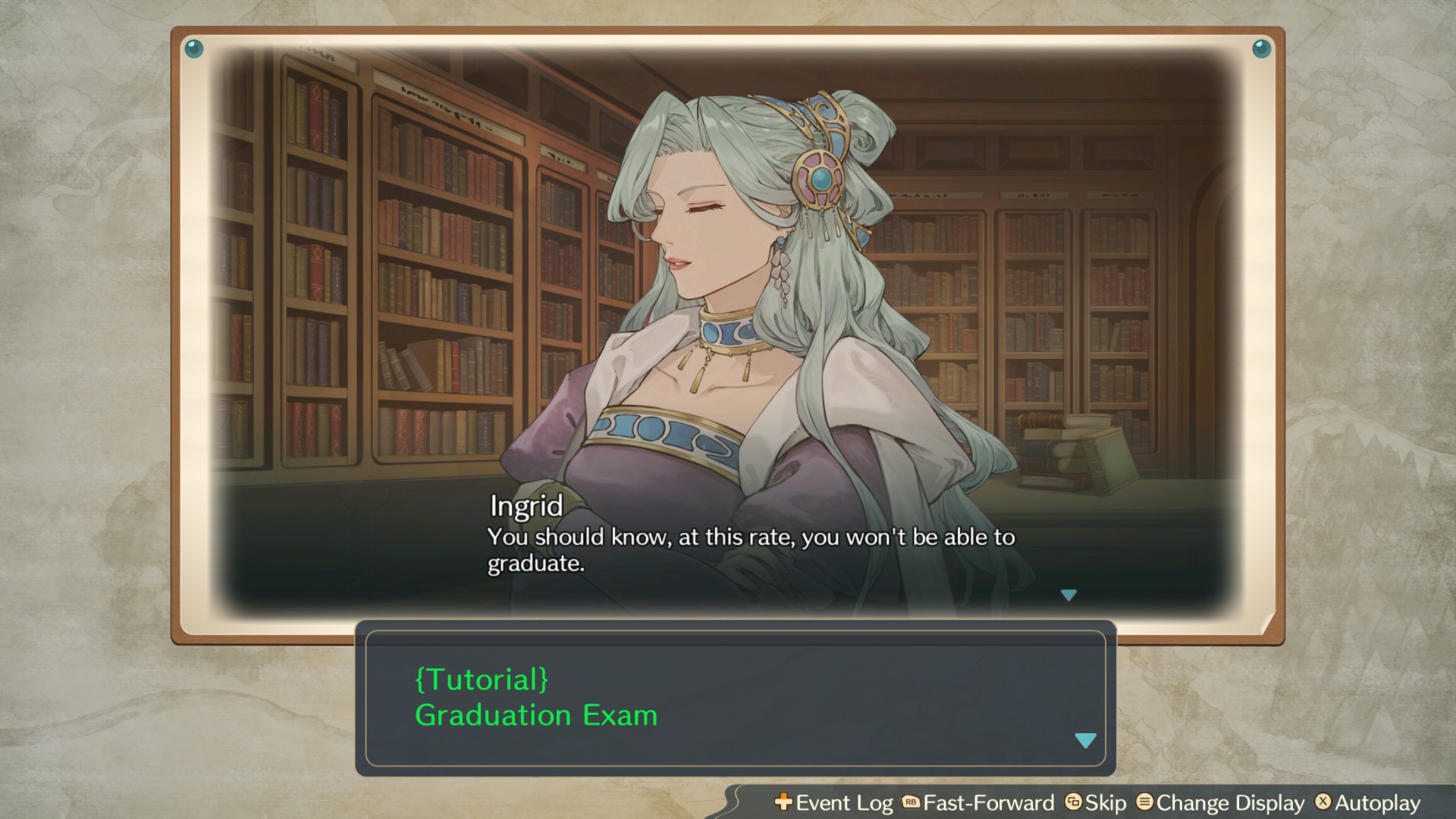
Task: Continue past the Graduation Exam tutorial arrow
Action: [x=1086, y=740]
